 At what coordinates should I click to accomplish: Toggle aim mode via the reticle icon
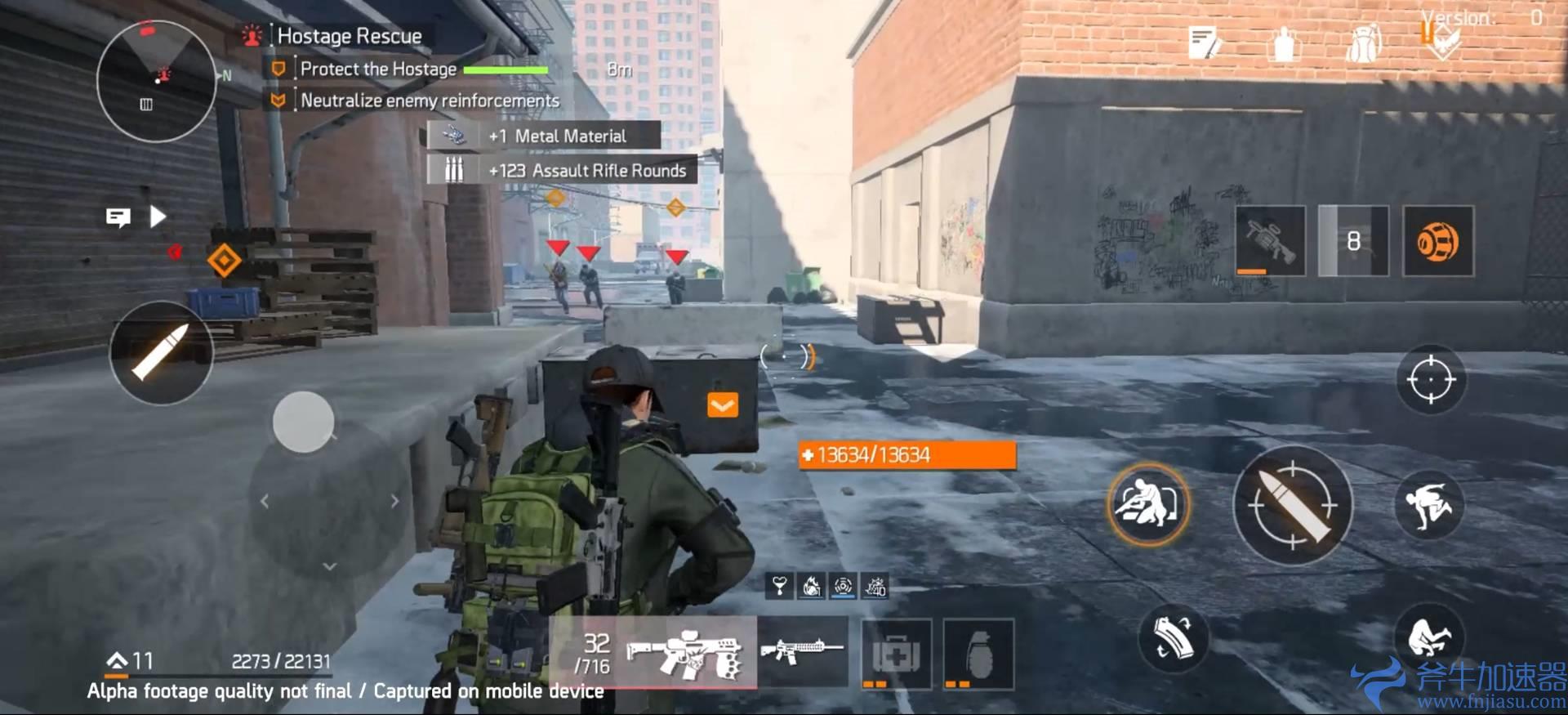coord(1430,379)
